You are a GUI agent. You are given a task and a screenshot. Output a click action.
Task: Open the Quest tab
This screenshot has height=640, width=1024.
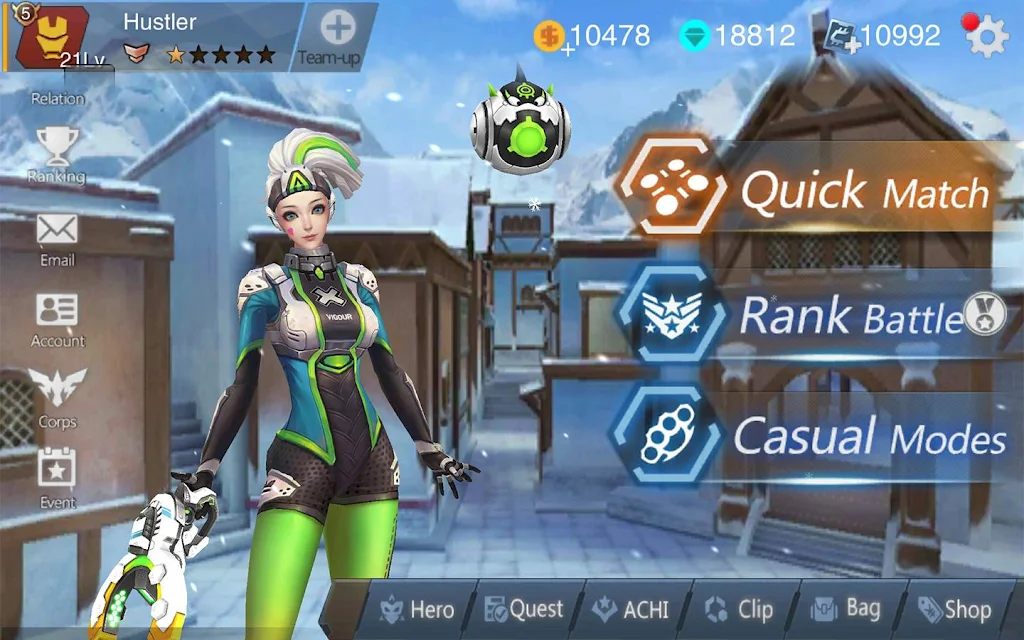(x=524, y=609)
